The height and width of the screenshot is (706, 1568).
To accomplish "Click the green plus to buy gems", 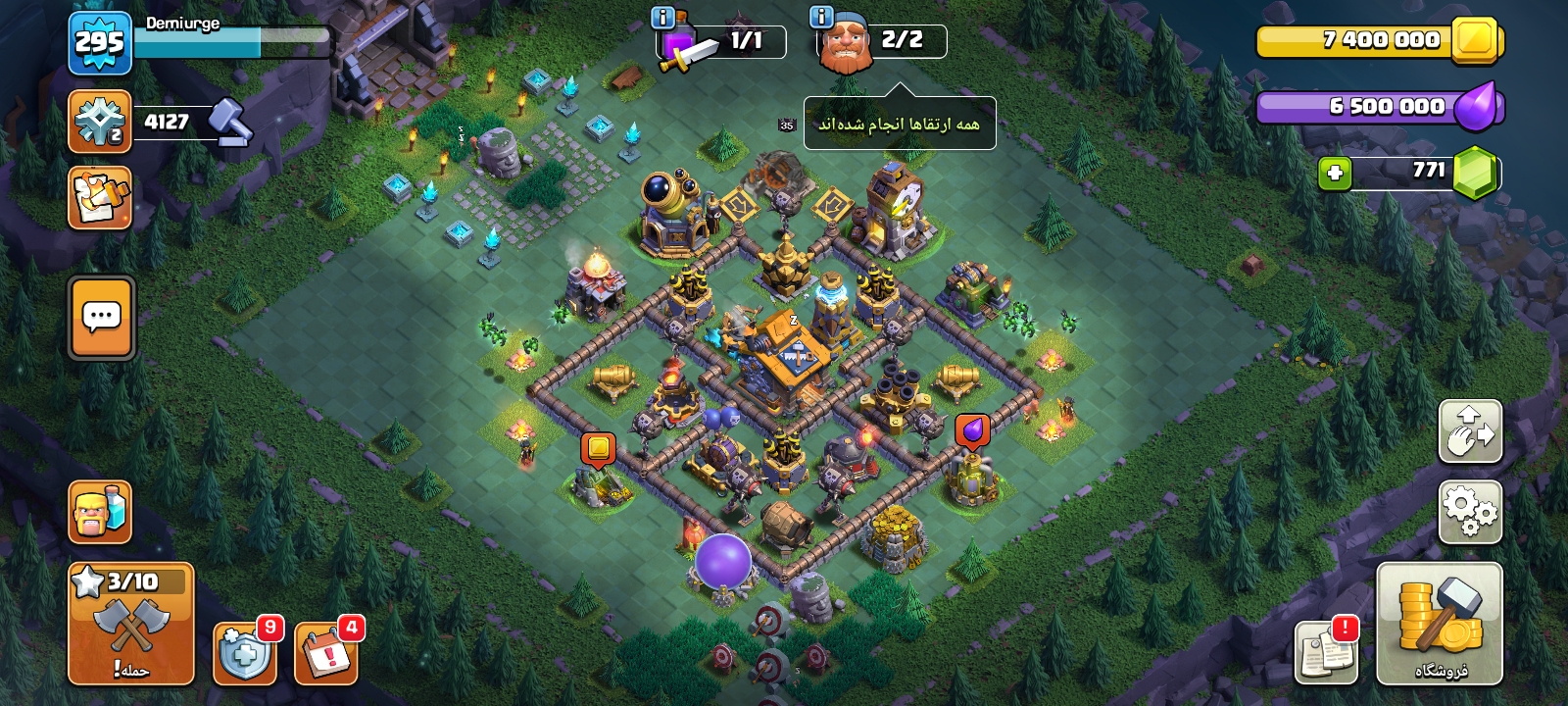I will coord(1334,174).
